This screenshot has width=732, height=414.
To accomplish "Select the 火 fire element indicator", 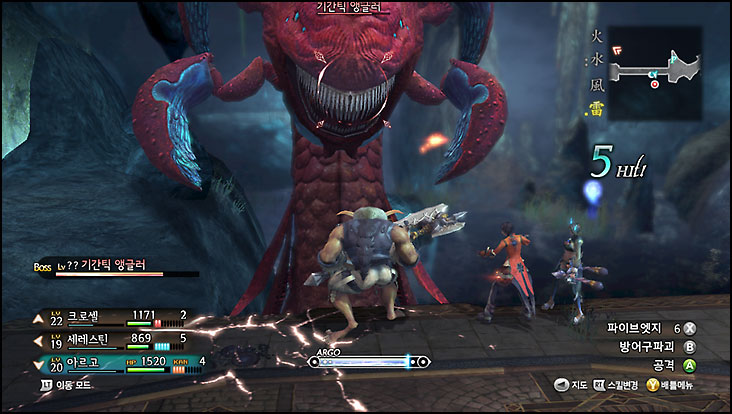I will 595,36.
